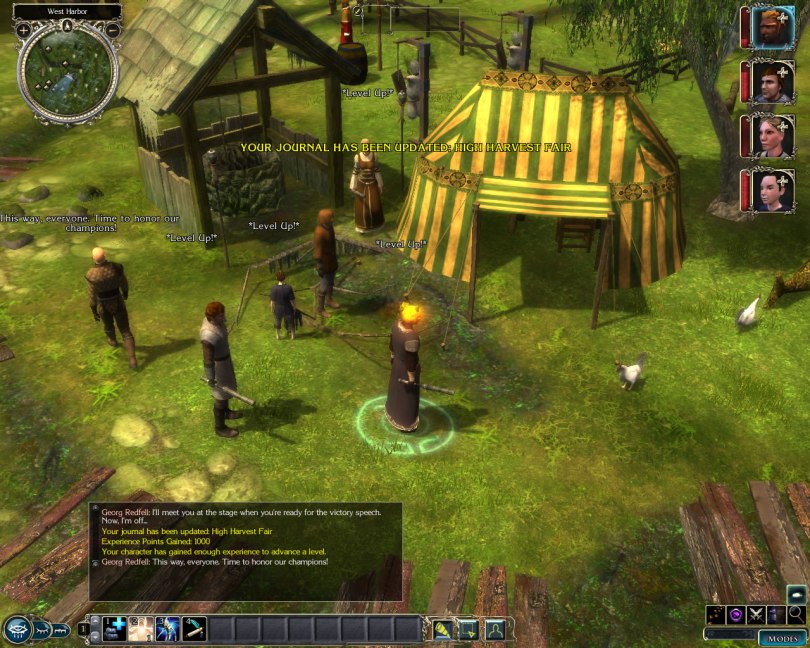Image resolution: width=810 pixels, height=648 pixels.
Task: Toggle the purple shield mode icon
Action: (x=735, y=615)
